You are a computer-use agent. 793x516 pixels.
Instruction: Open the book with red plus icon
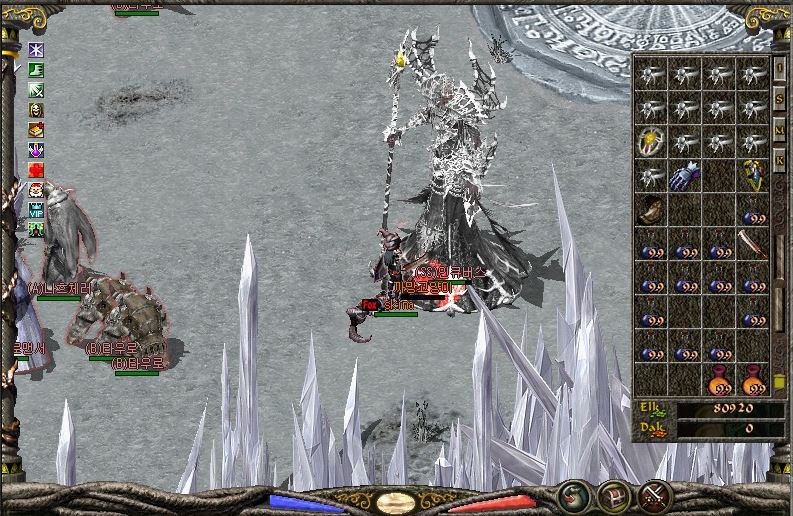pyautogui.click(x=36, y=130)
